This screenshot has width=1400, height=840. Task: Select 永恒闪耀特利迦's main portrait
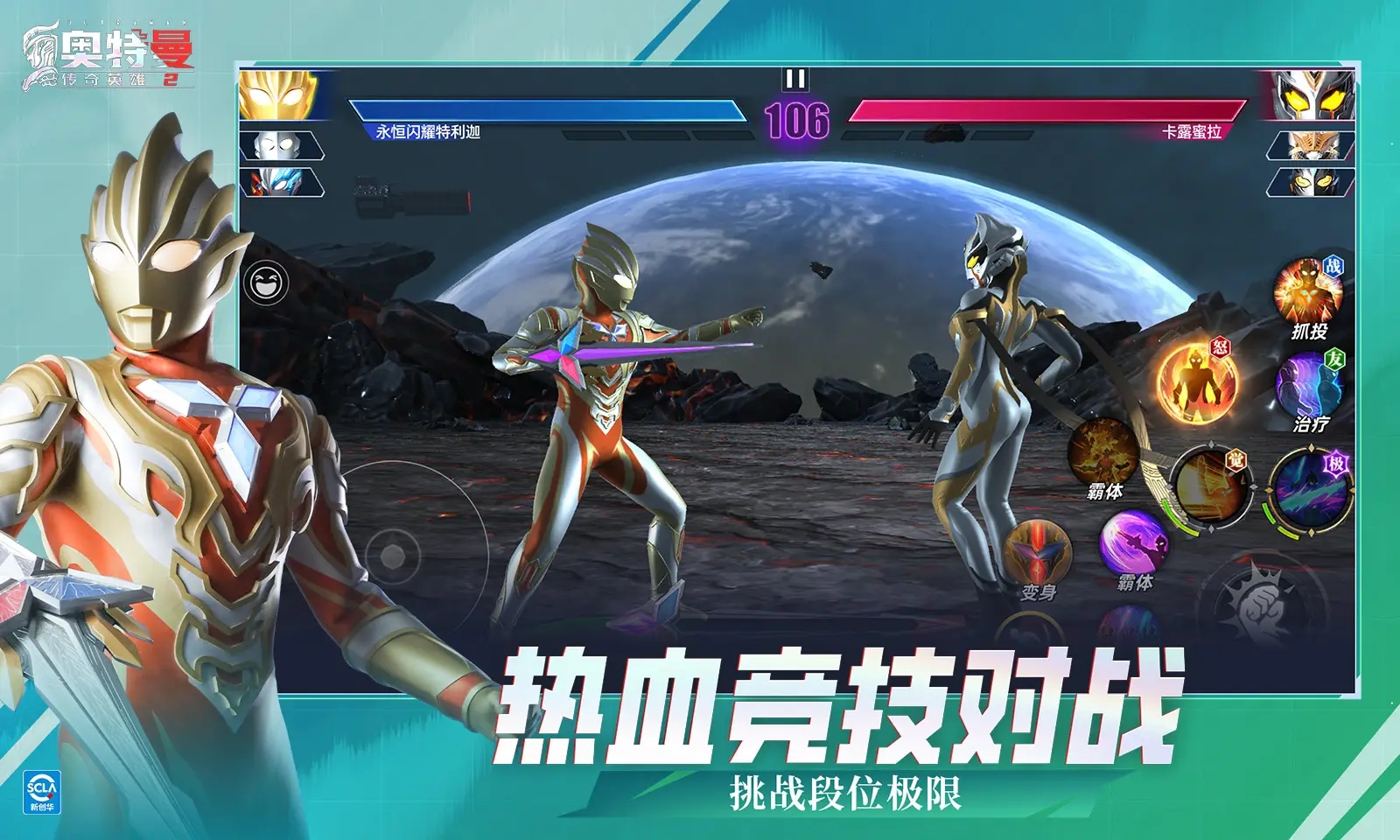(x=282, y=96)
